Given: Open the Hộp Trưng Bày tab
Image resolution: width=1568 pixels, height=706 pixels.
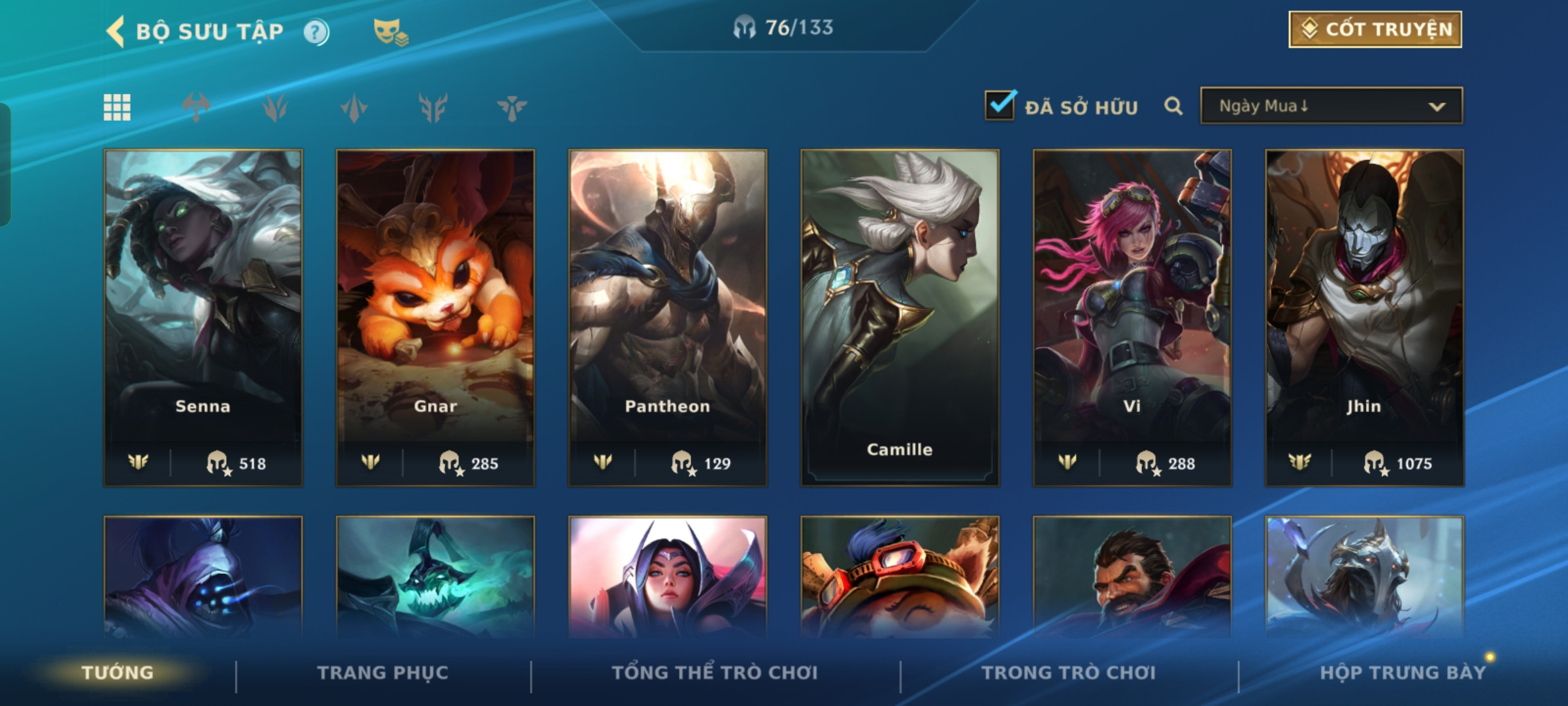Looking at the screenshot, I should click(1402, 673).
